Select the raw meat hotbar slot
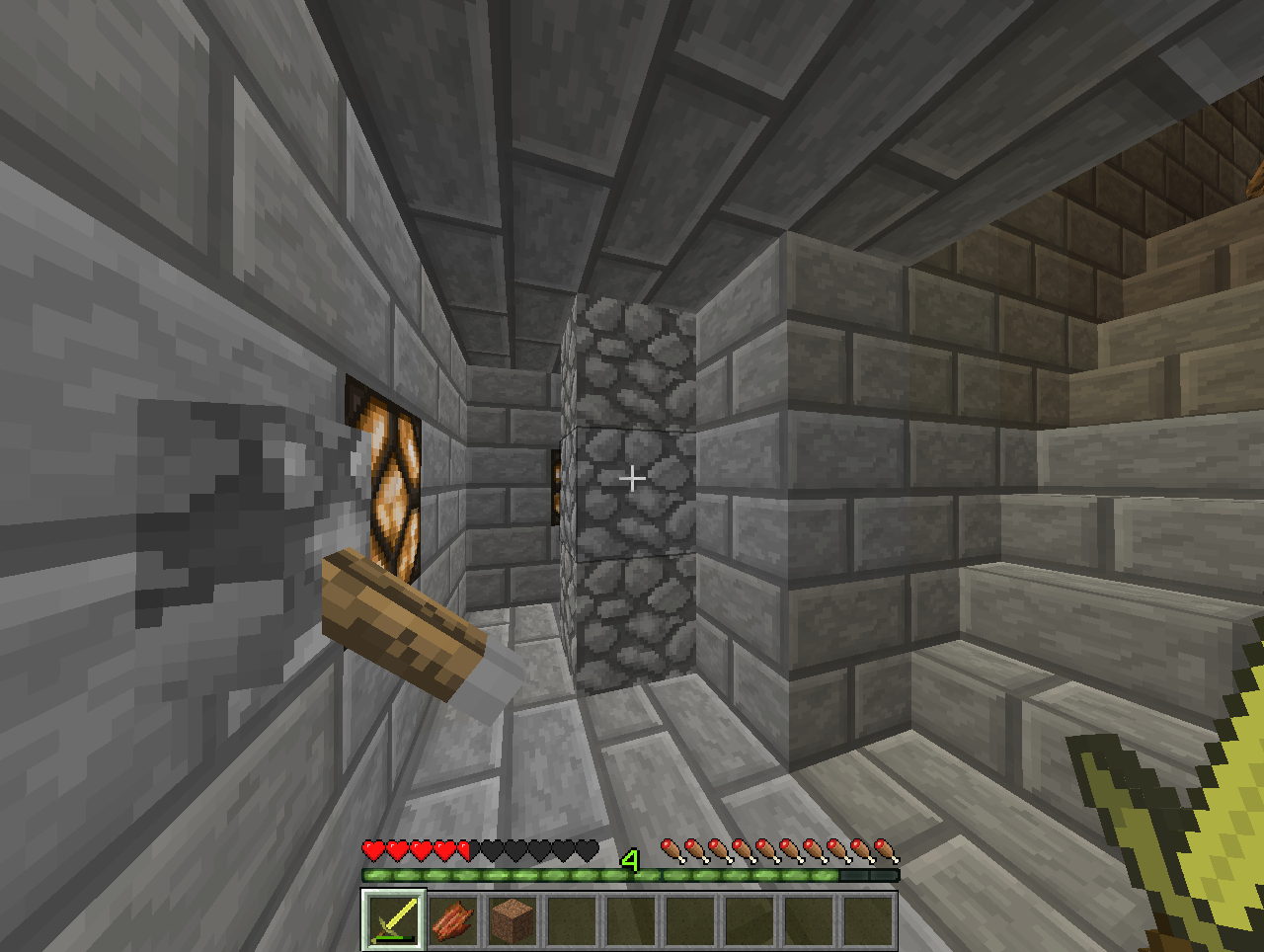 click(453, 919)
